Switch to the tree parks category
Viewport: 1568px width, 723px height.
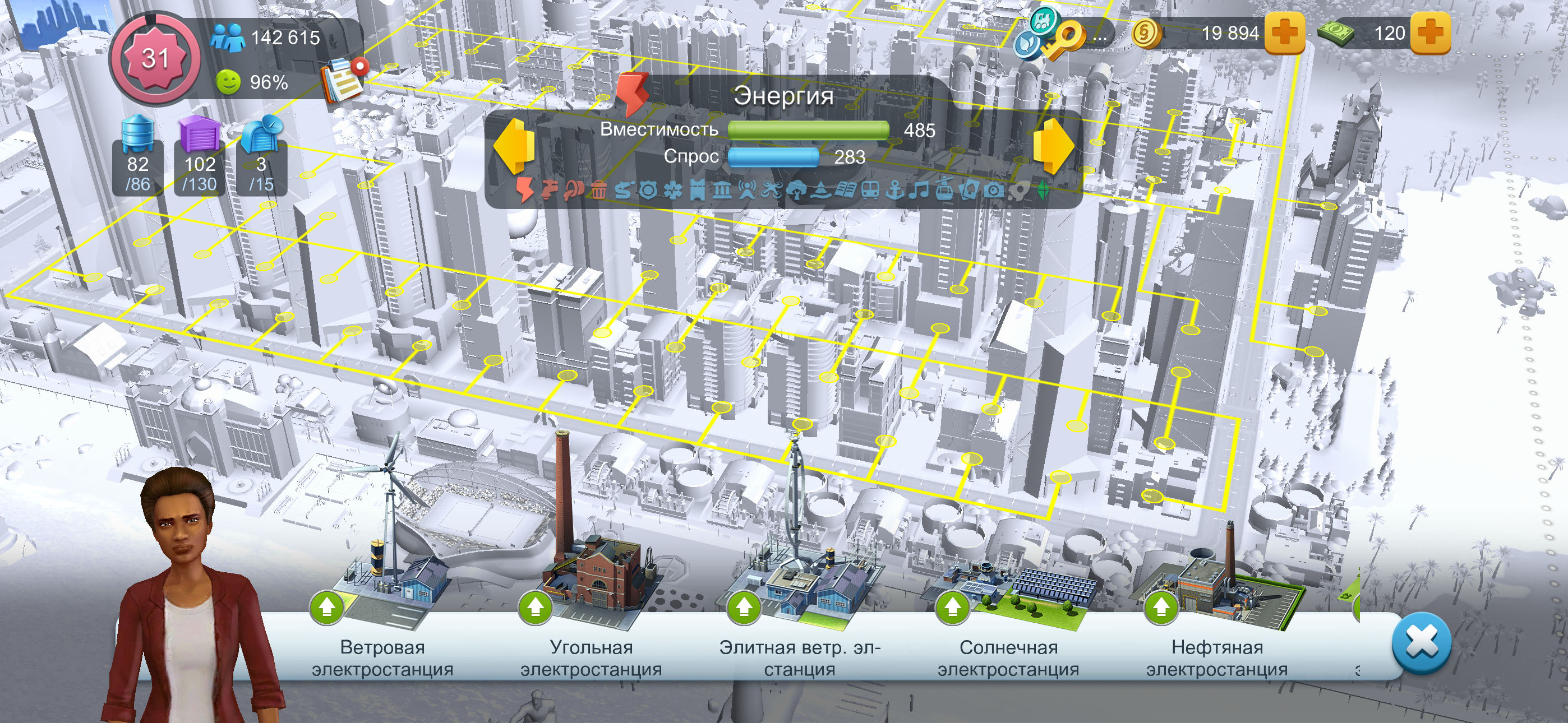(x=796, y=191)
